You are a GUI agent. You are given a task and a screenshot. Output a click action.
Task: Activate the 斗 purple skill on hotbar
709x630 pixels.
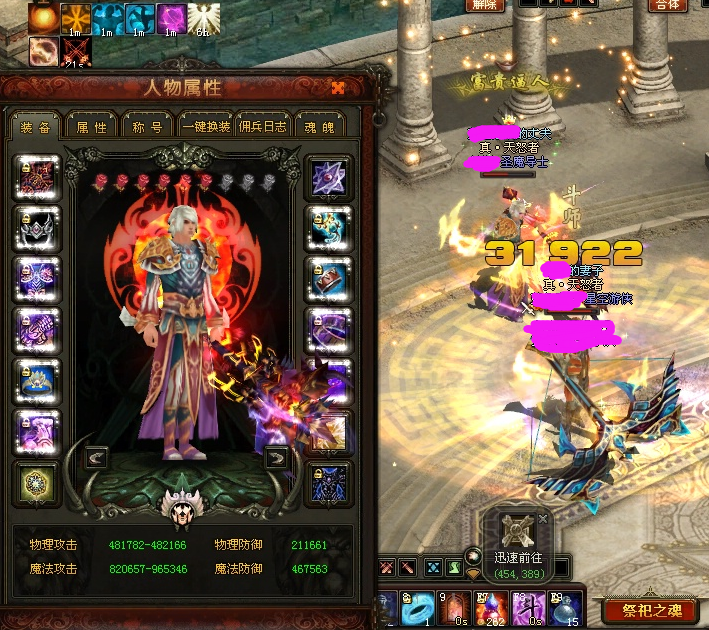[526, 606]
